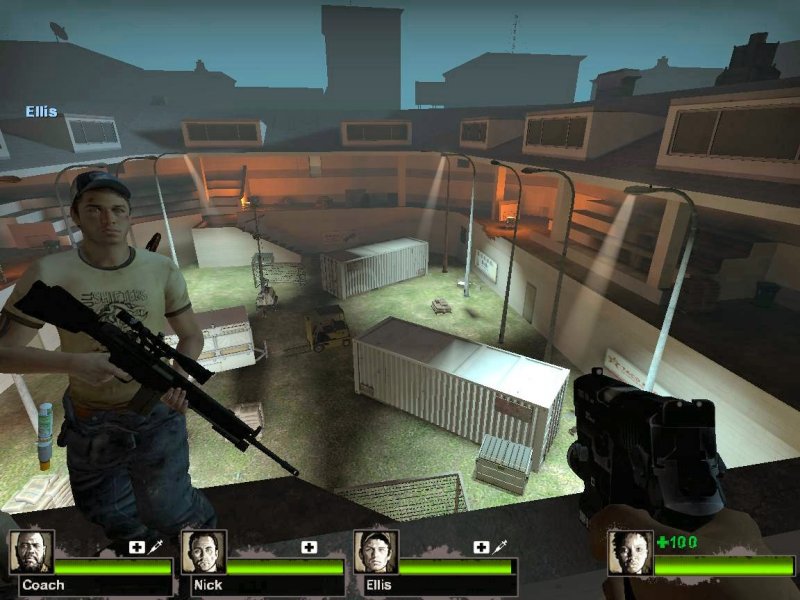Click your own survivor portrait
Image resolution: width=800 pixels, height=600 pixels.
pyautogui.click(x=630, y=552)
